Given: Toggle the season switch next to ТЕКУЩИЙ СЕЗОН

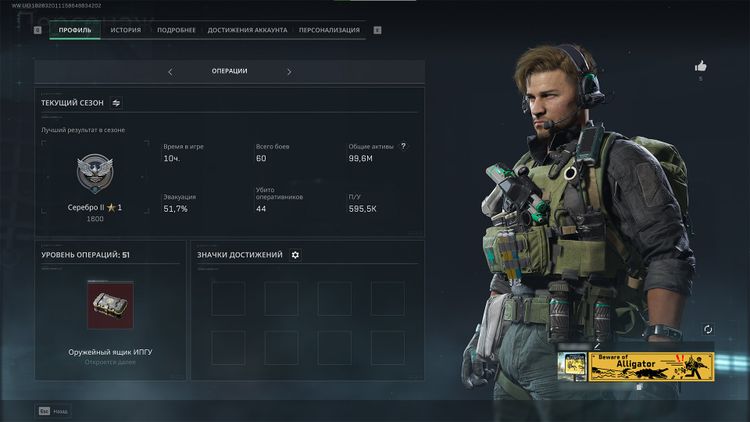Looking at the screenshot, I should coord(116,102).
